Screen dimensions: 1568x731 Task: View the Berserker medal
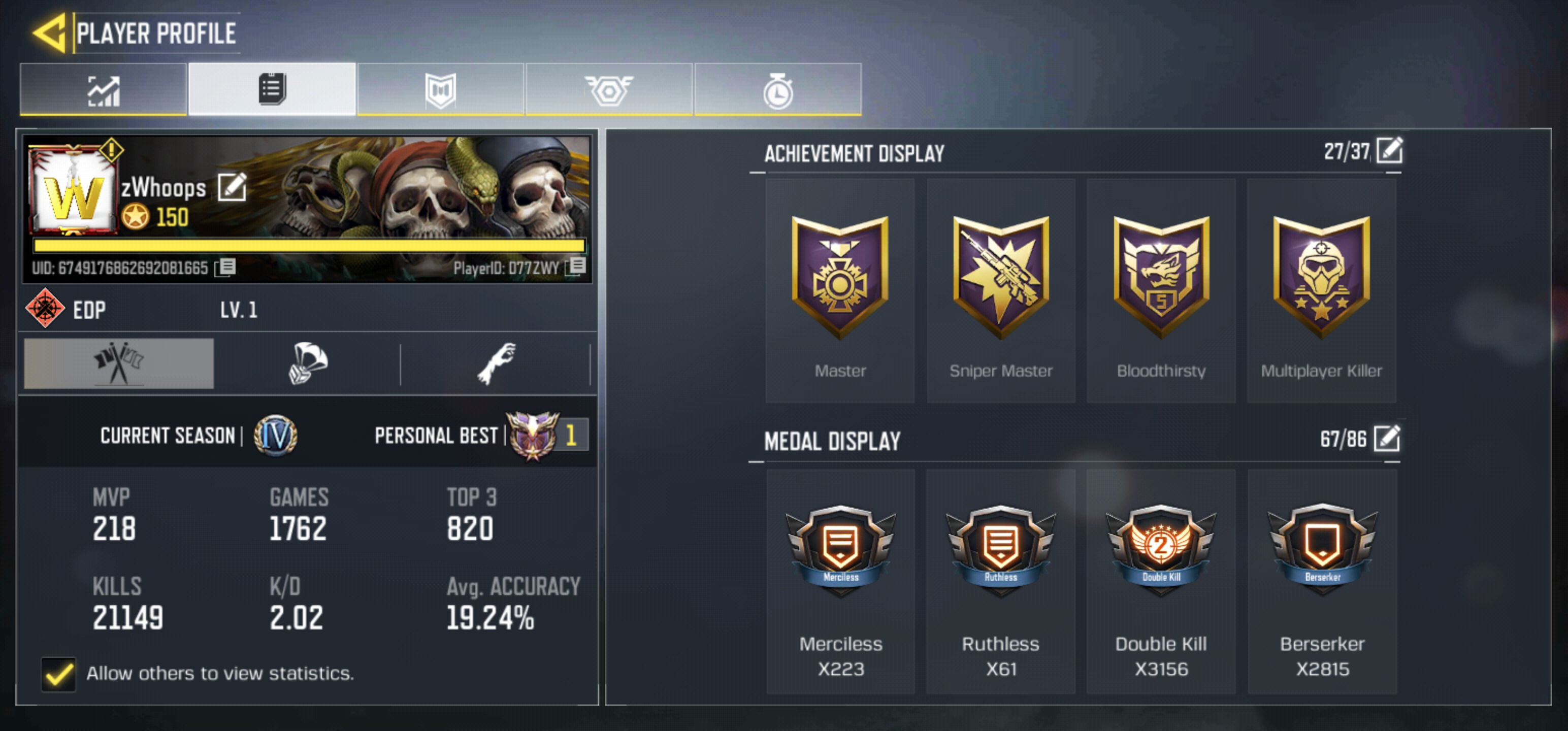coord(1322,581)
